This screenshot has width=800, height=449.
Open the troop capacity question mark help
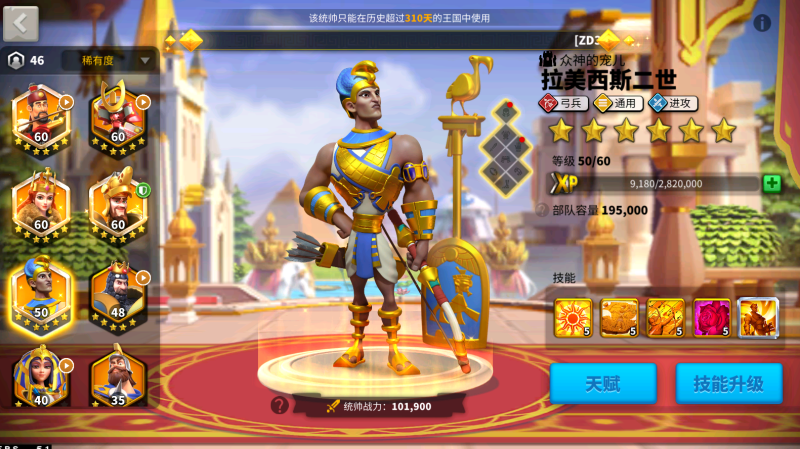pyautogui.click(x=543, y=210)
